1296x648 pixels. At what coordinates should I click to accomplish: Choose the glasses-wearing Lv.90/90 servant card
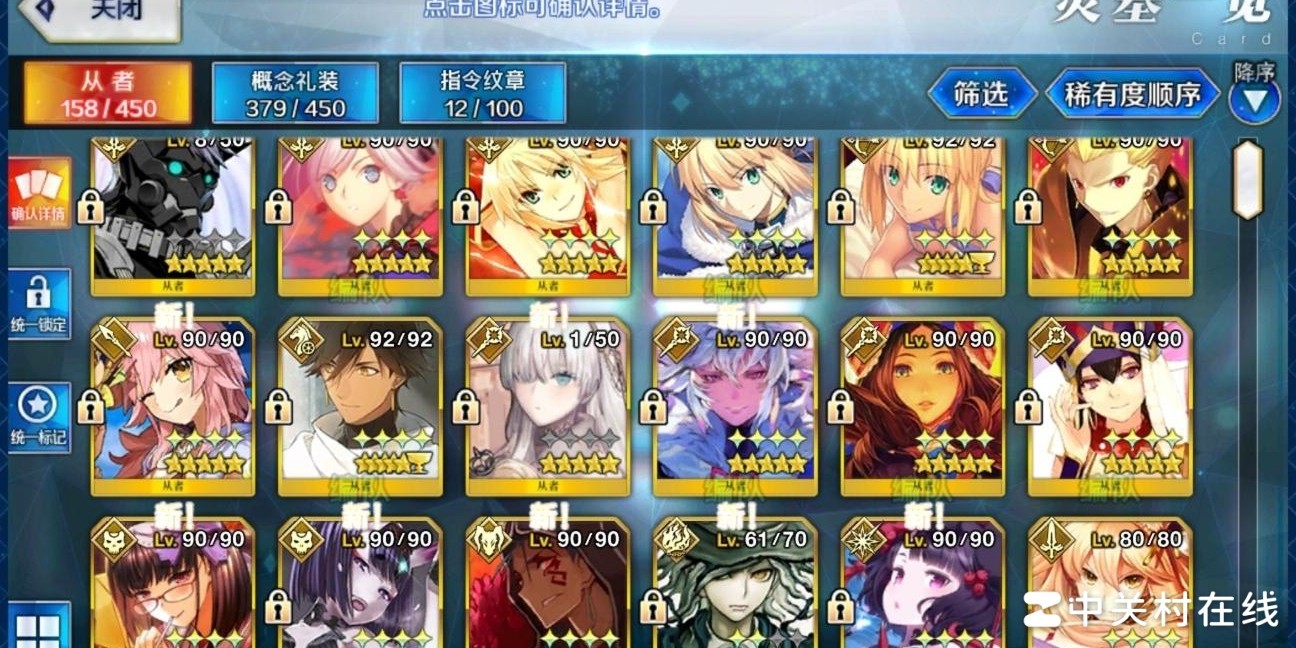(172, 590)
